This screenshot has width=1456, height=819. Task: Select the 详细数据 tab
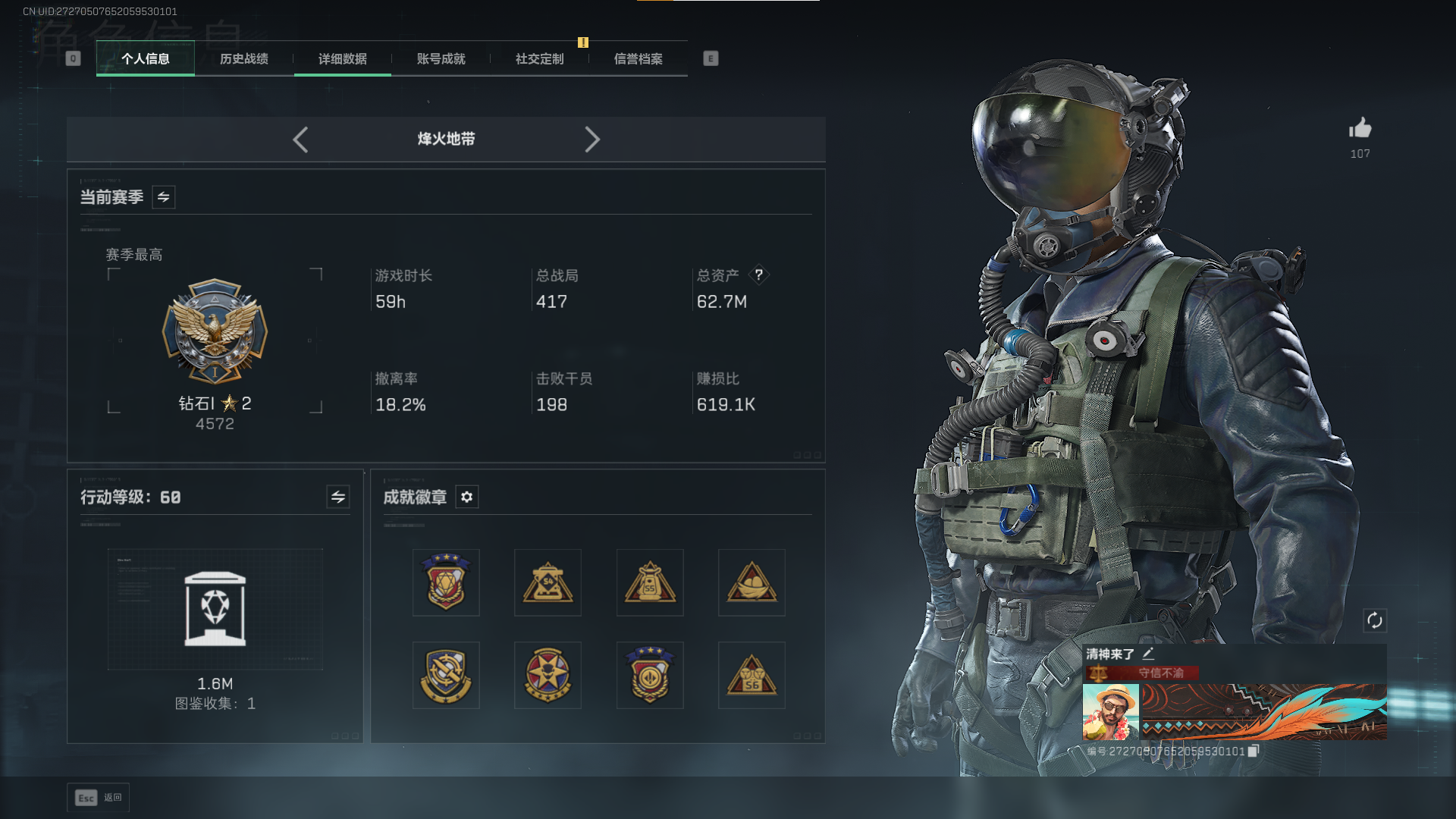[x=343, y=59]
